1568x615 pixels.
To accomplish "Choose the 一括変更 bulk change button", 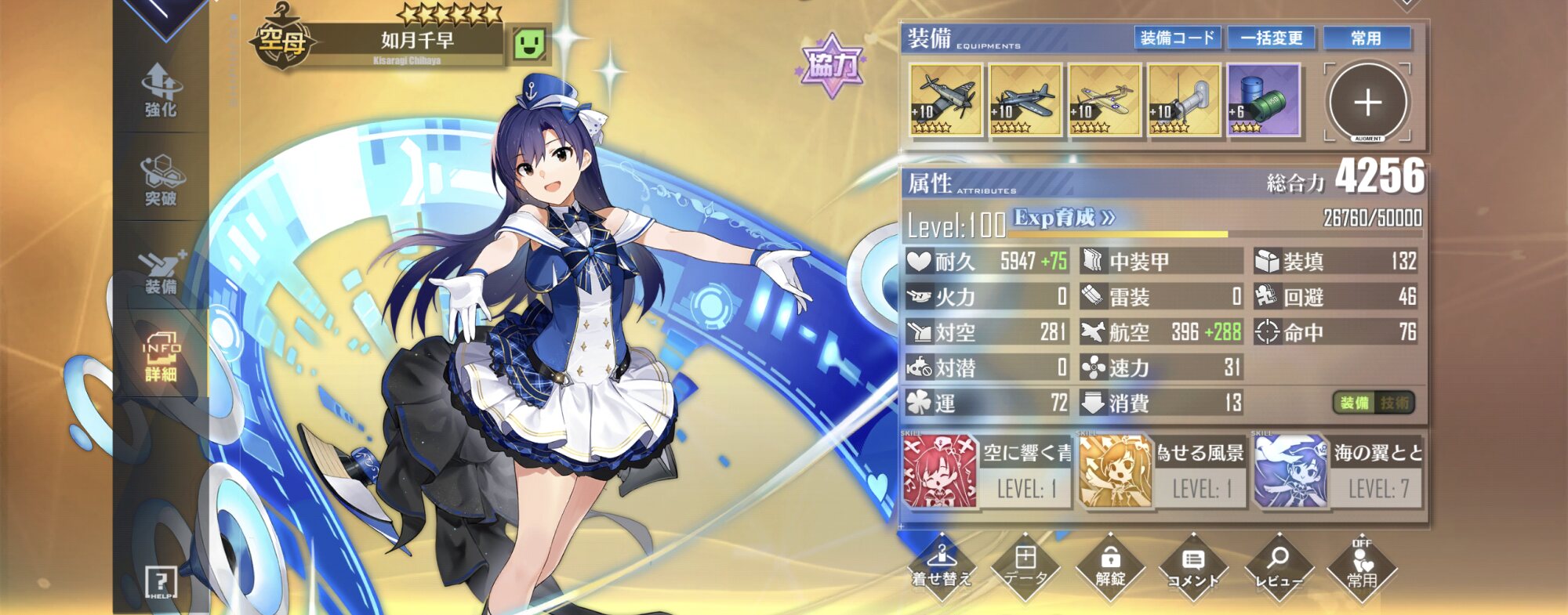I will pyautogui.click(x=1272, y=38).
